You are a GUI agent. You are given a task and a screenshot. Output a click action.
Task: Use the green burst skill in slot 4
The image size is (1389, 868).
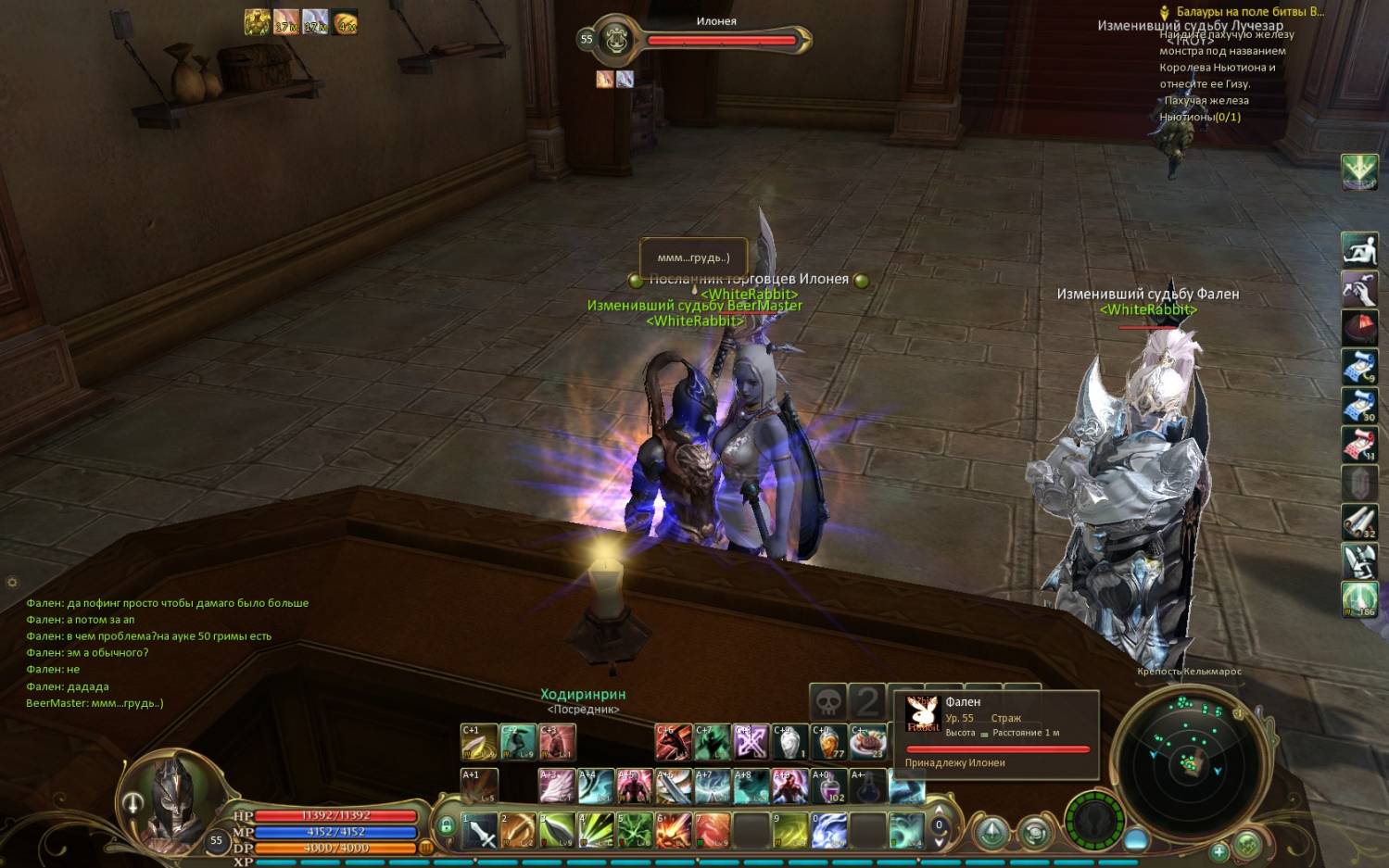[596, 830]
